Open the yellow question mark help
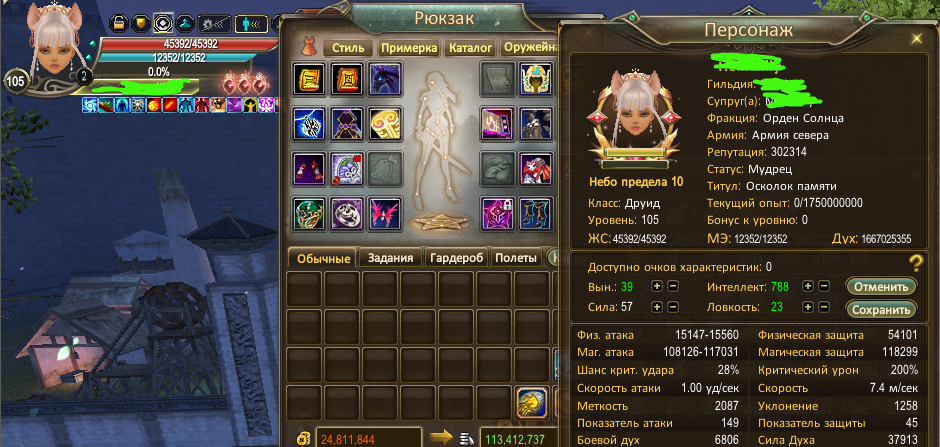The height and width of the screenshot is (447, 940). [914, 264]
